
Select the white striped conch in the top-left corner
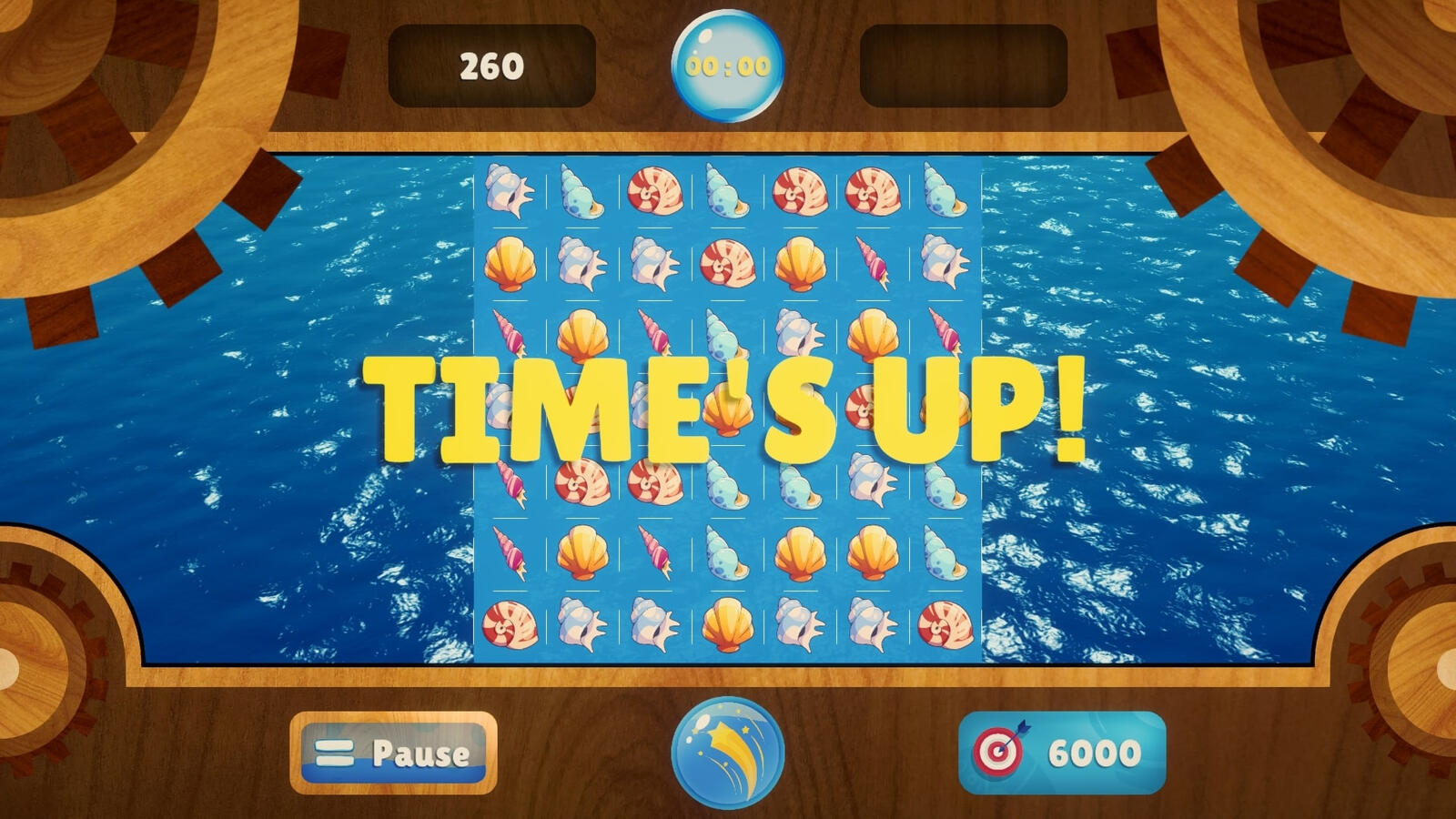coord(510,191)
